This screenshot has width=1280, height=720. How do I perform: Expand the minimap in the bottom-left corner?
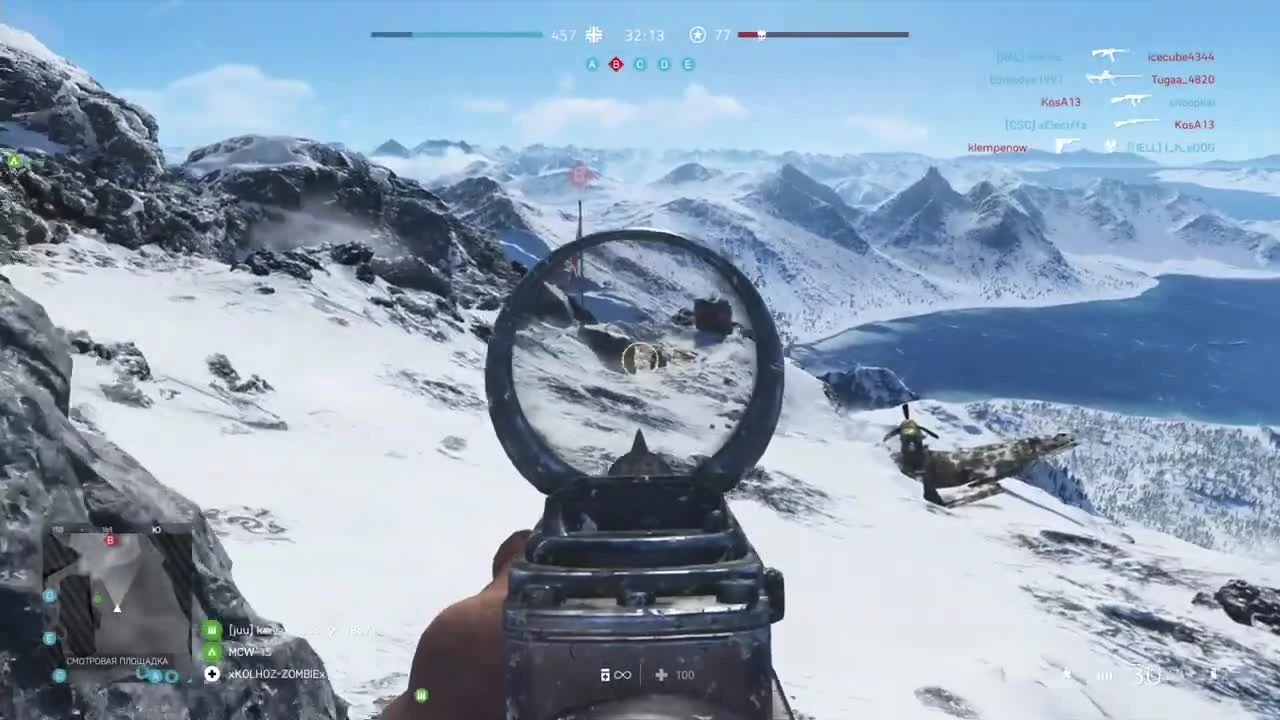pyautogui.click(x=115, y=600)
